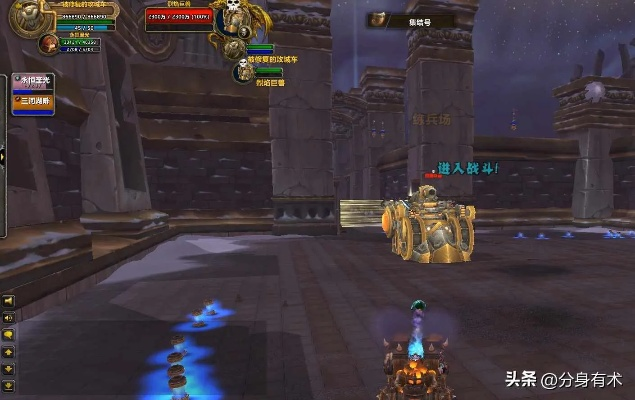635x400 pixels.
Task: Click the red-haired pet portrait
Action: 47,43
